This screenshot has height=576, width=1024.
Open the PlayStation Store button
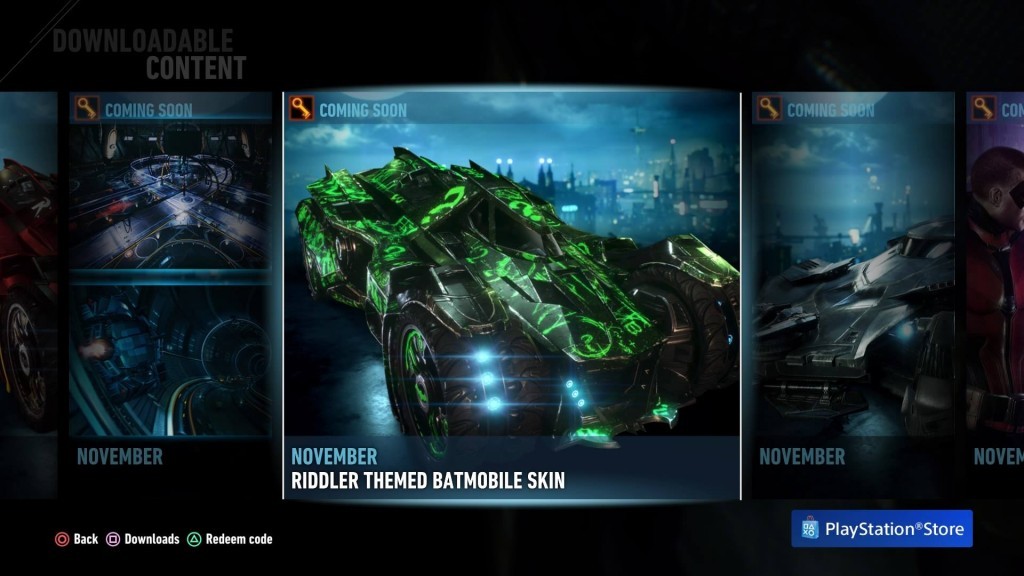[x=881, y=529]
